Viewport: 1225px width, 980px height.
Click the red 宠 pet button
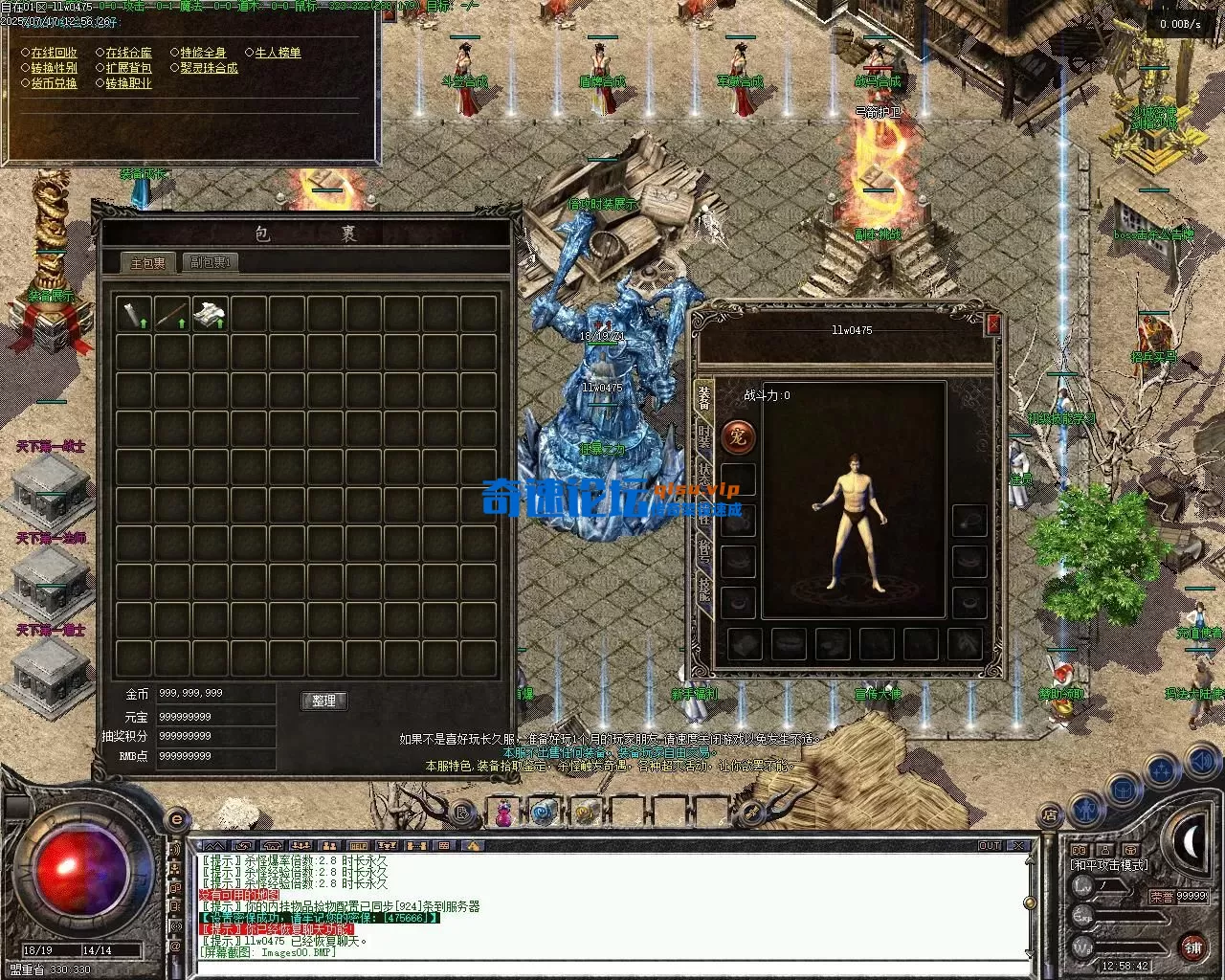point(738,437)
